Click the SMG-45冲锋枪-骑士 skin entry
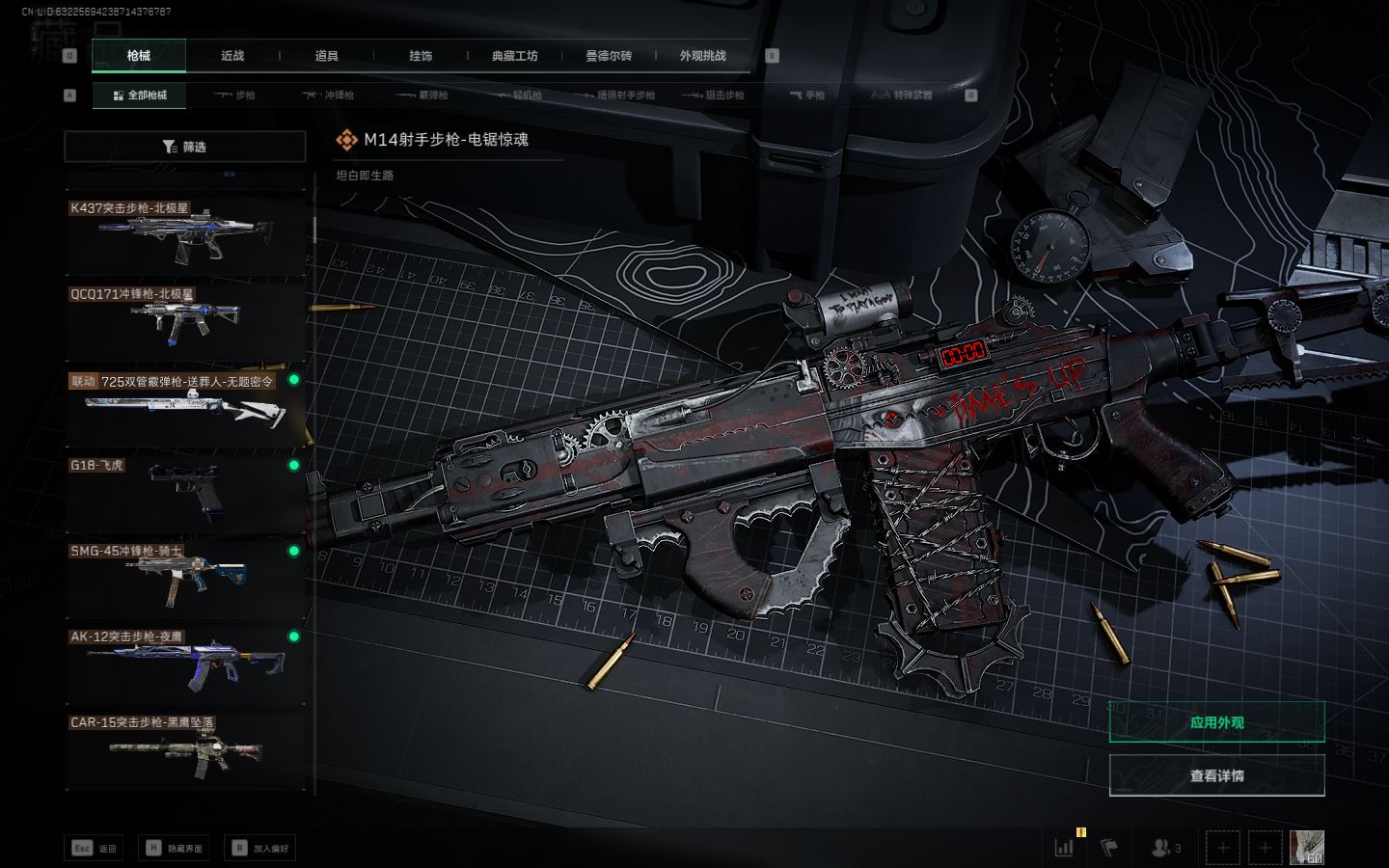 coord(185,578)
